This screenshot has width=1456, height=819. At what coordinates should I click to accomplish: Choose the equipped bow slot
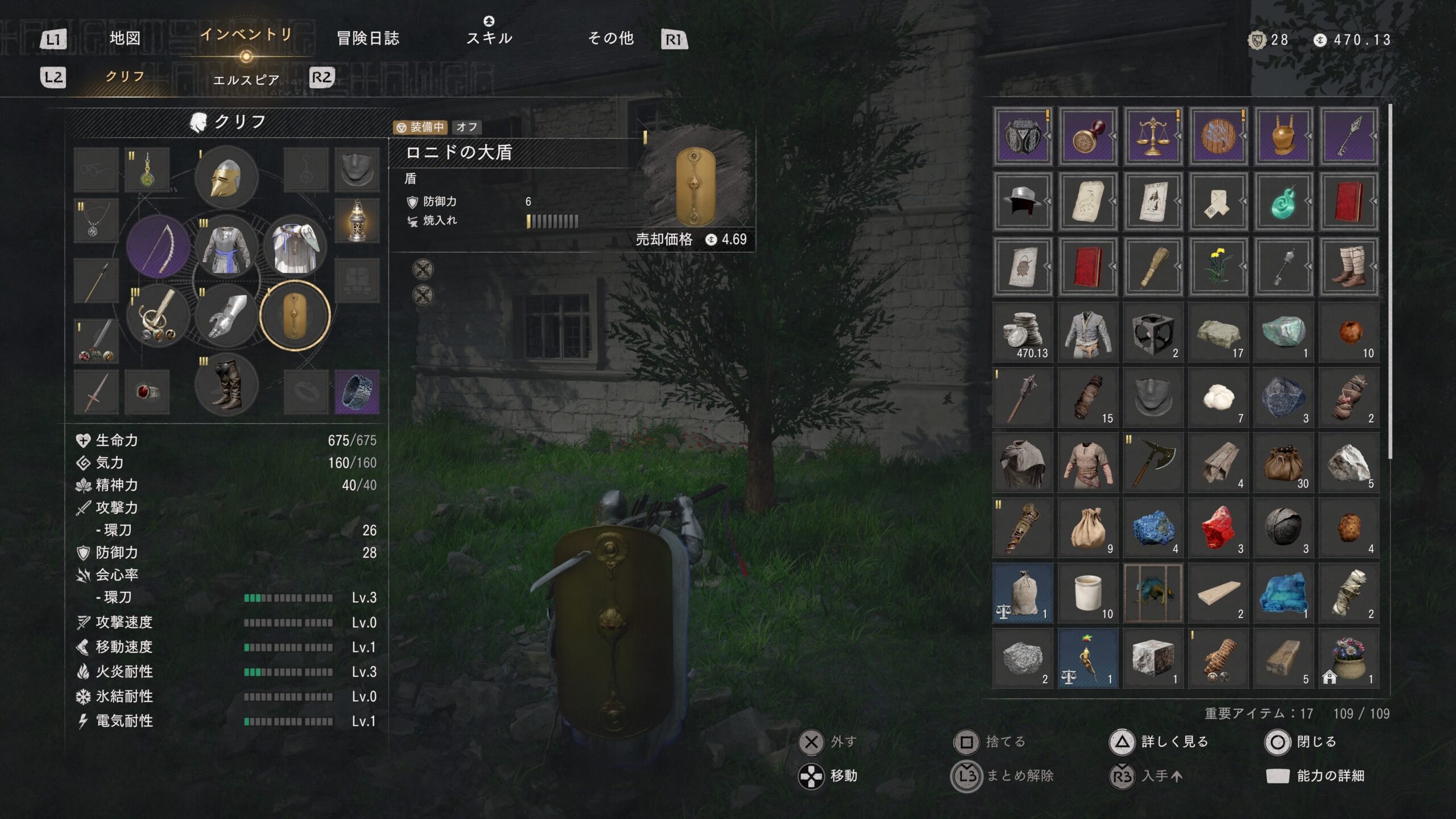(x=158, y=246)
